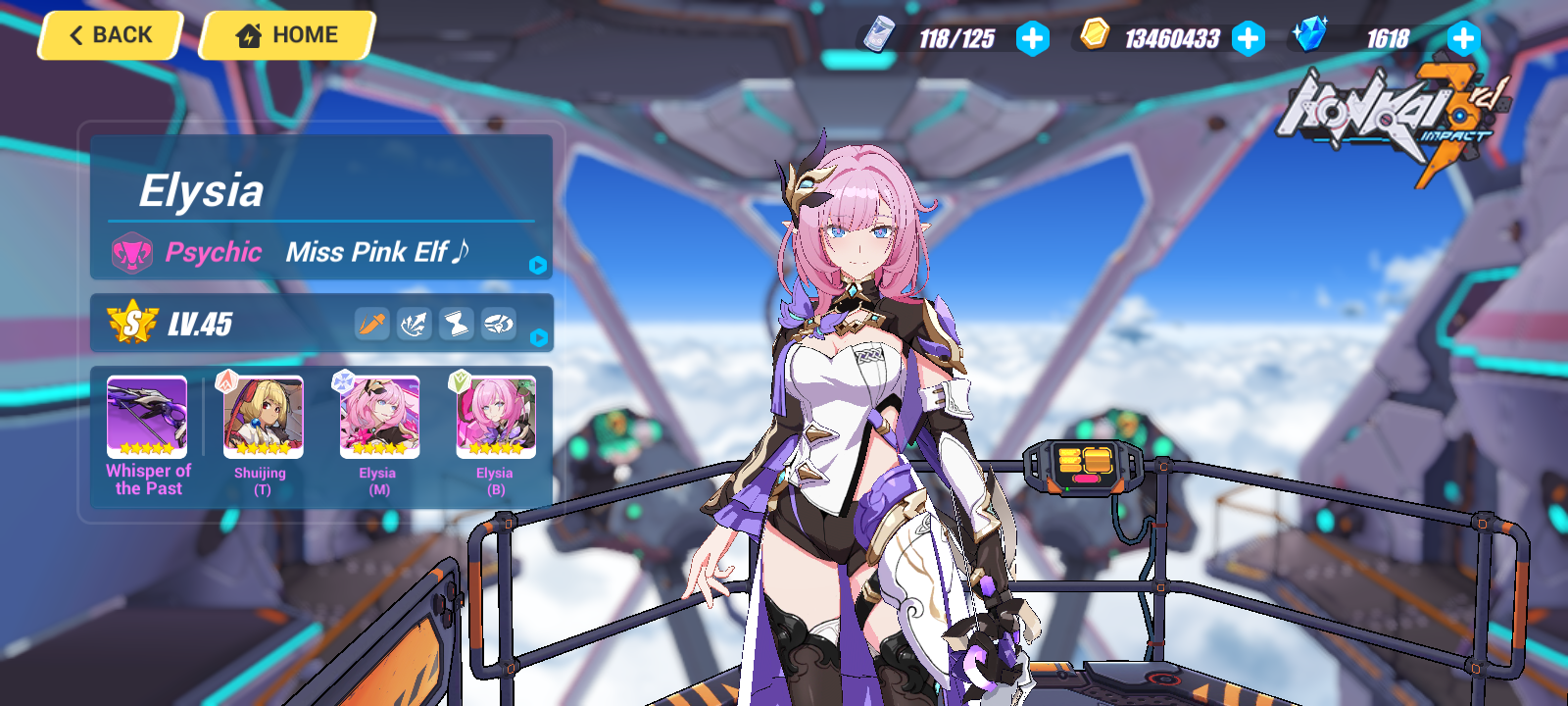Open the Elysia (M) stigma slot
Viewport: 1568px width, 706px height.
pos(379,418)
